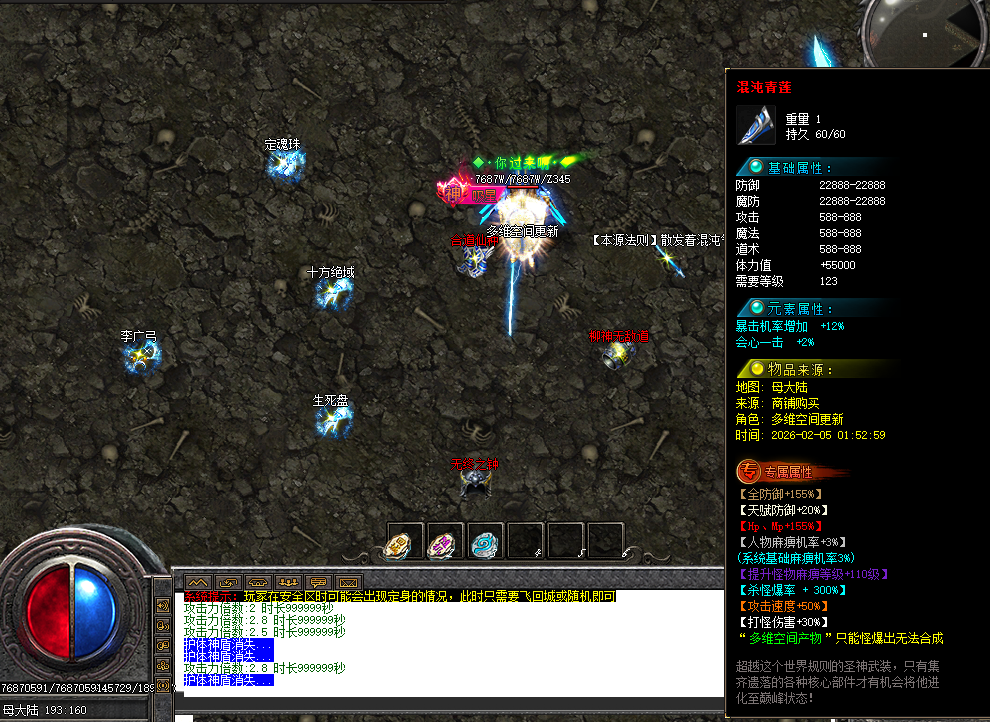
Task: Toggle the broadcast signal channel button
Action: pos(163,685)
